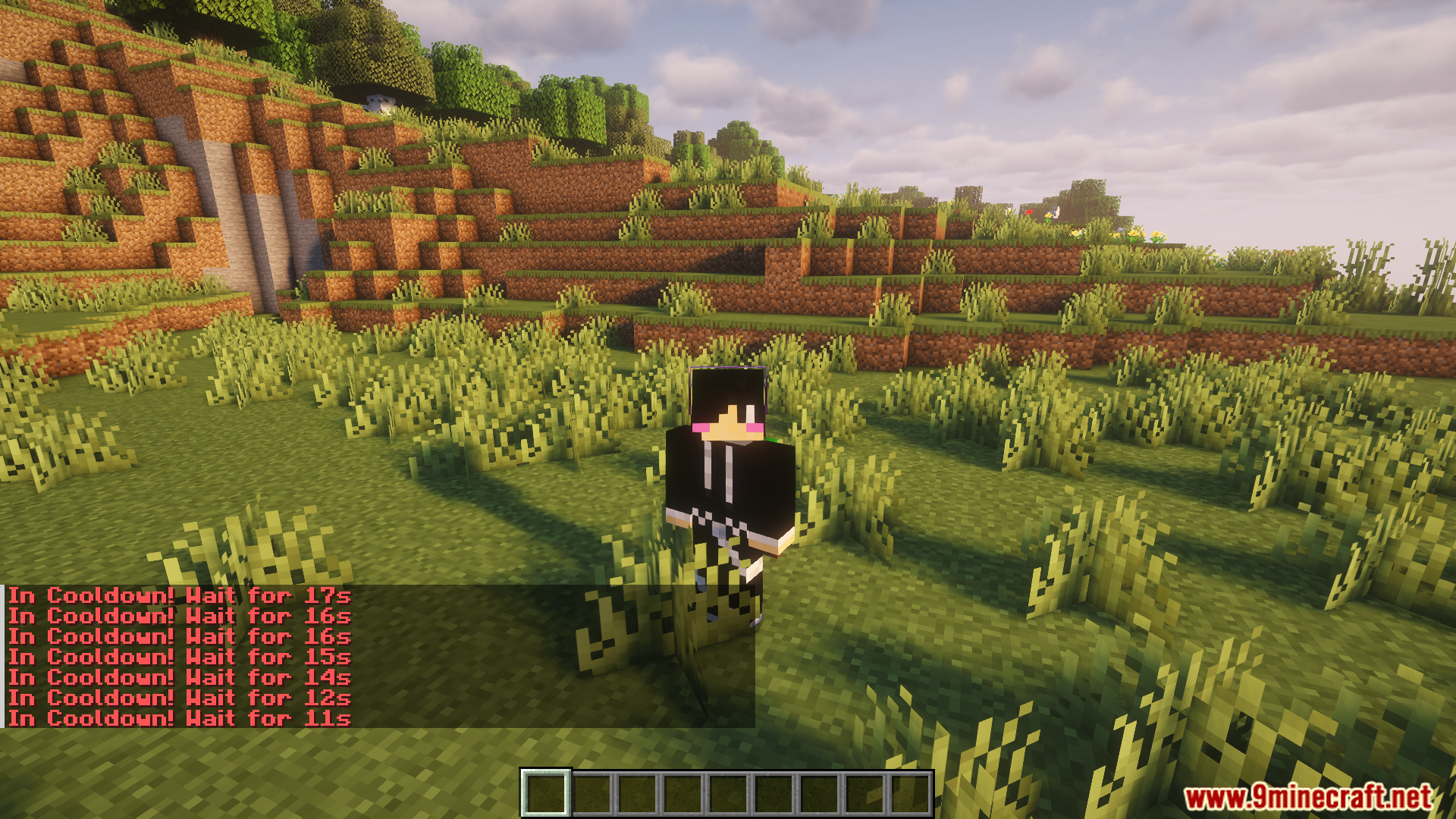Screen dimensions: 1456x819
Task: Click the second 'Wait for 16s' message
Action: (178, 637)
